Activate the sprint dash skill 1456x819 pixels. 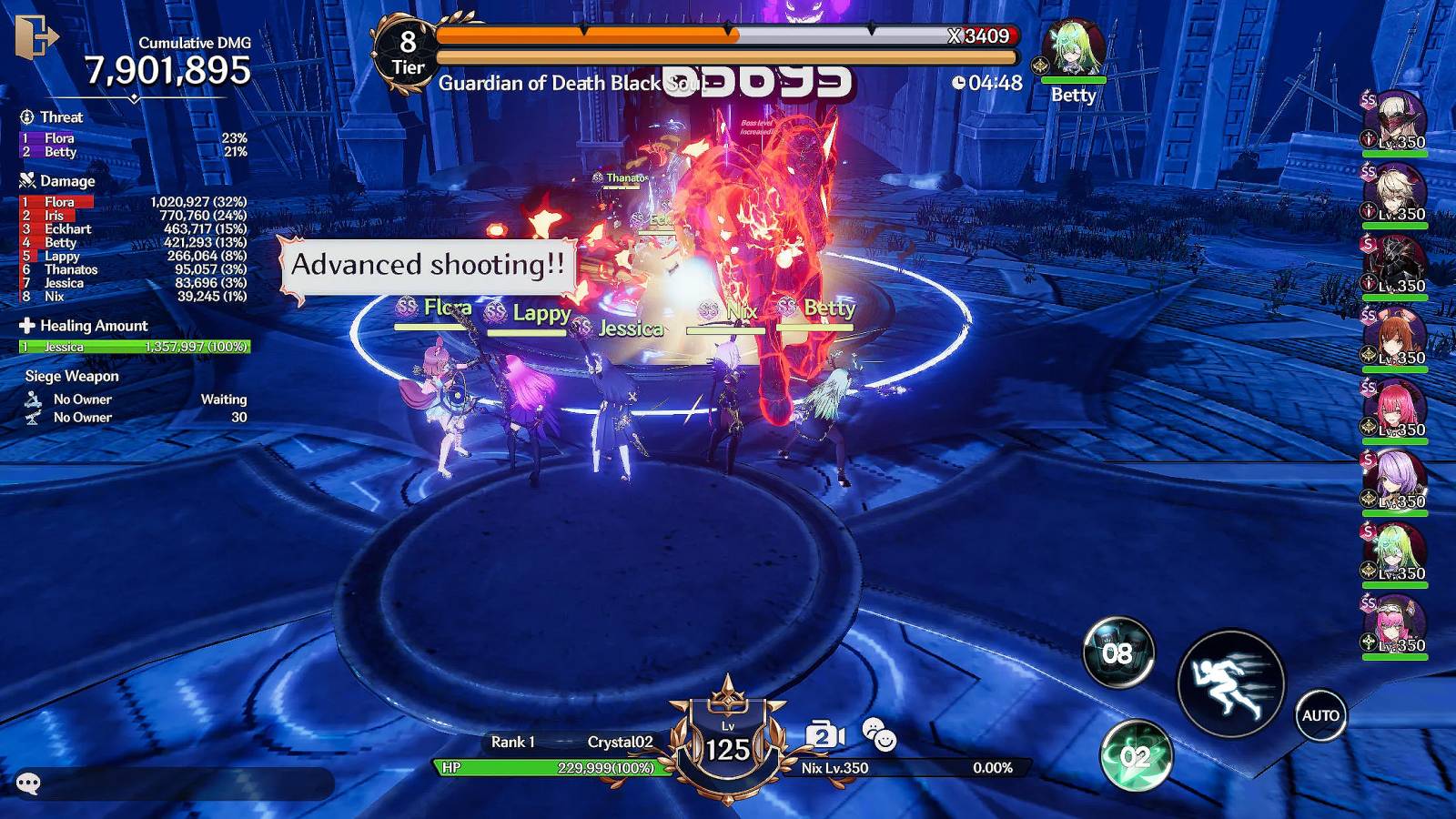(1230, 683)
